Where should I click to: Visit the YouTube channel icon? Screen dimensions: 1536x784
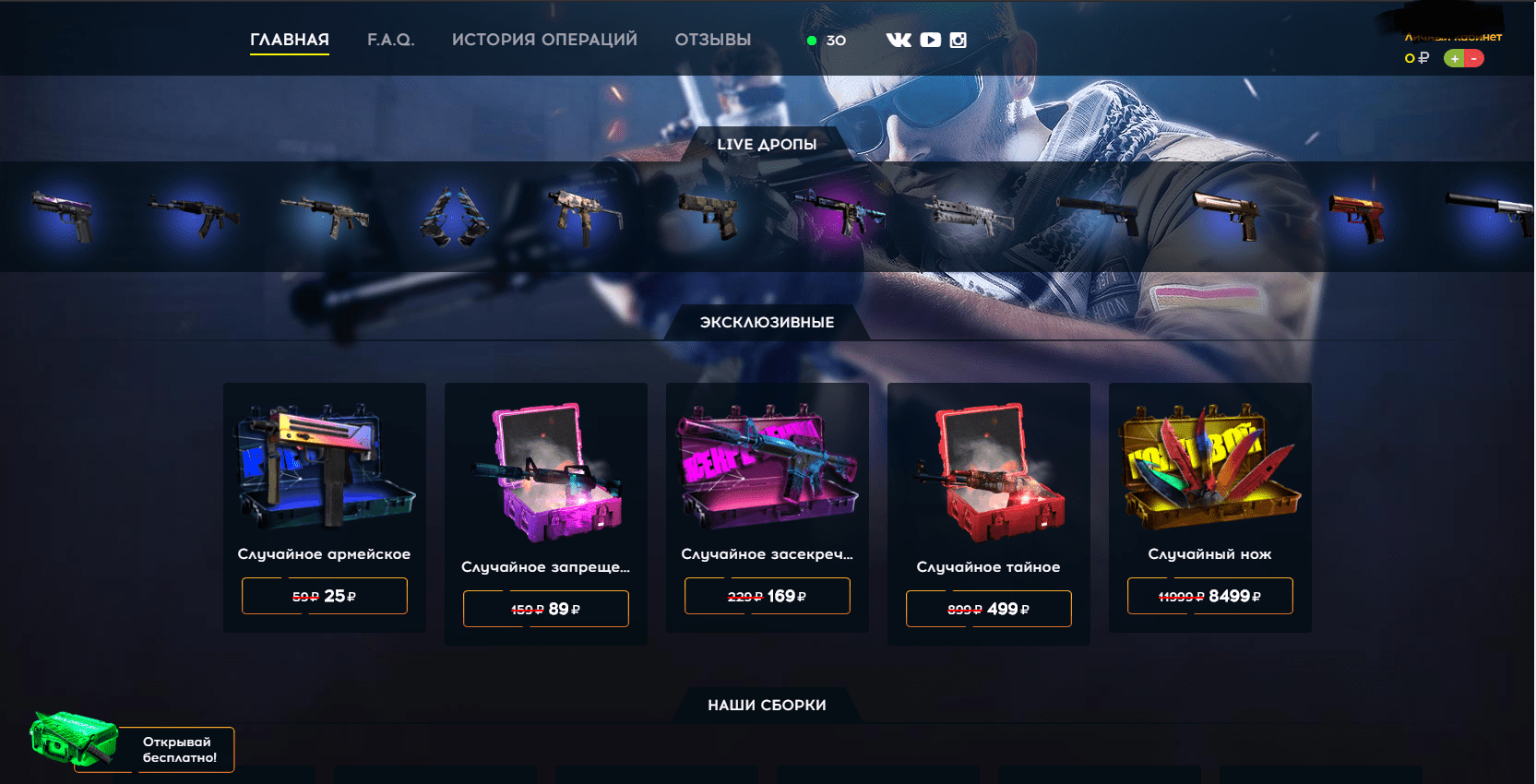tap(930, 40)
